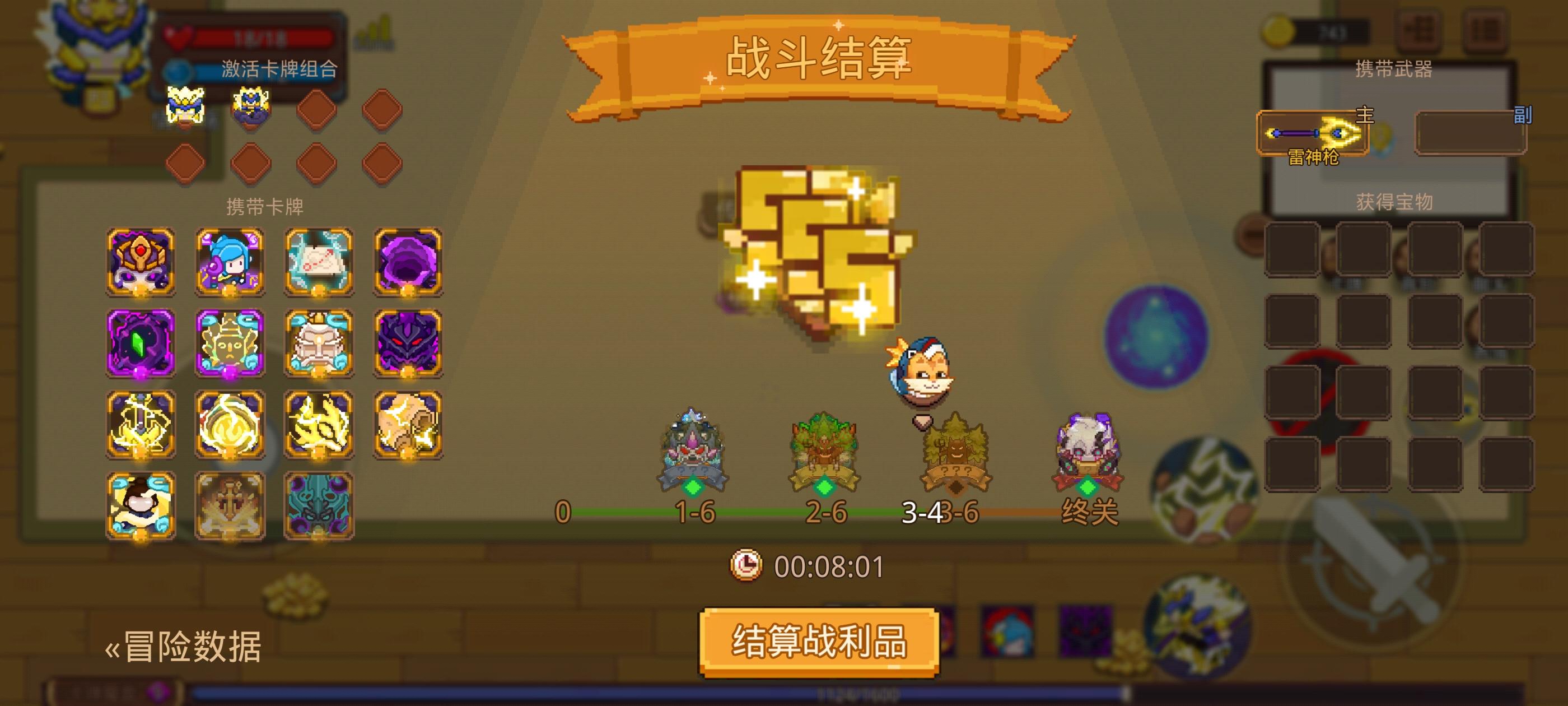Screen dimensions: 1568x706
Task: Open the blue-haired mage card
Action: (x=230, y=262)
